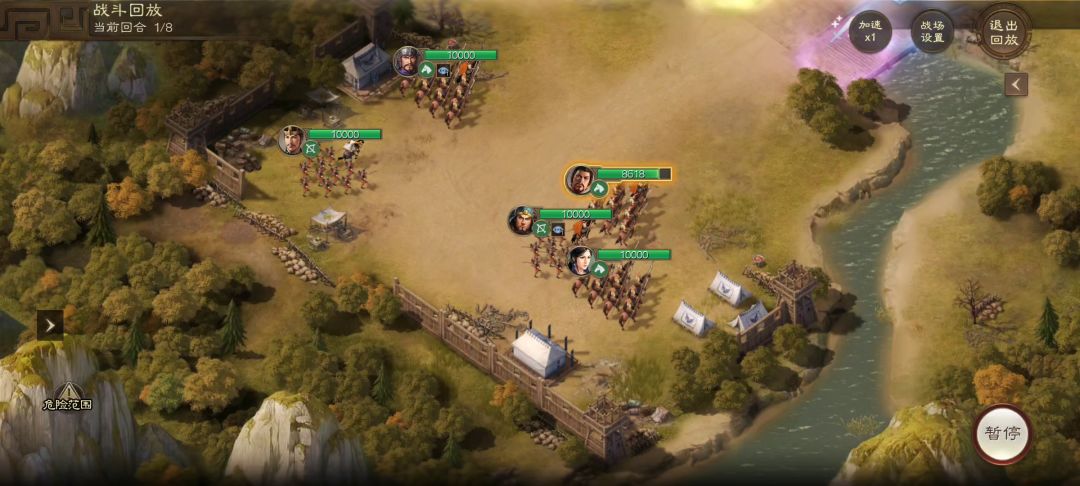Open the 战场设置 battlefield settings
This screenshot has width=1080, height=486.
pos(932,30)
